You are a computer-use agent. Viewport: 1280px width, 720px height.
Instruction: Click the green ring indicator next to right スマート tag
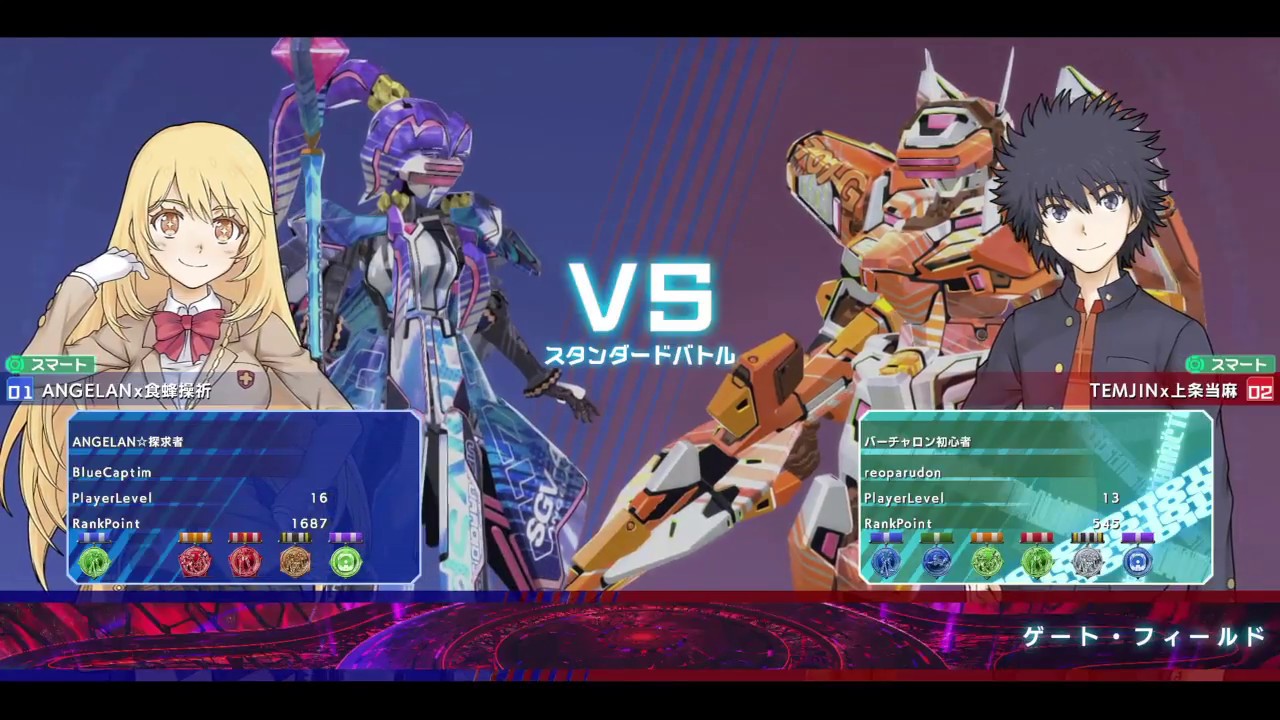tap(1196, 366)
